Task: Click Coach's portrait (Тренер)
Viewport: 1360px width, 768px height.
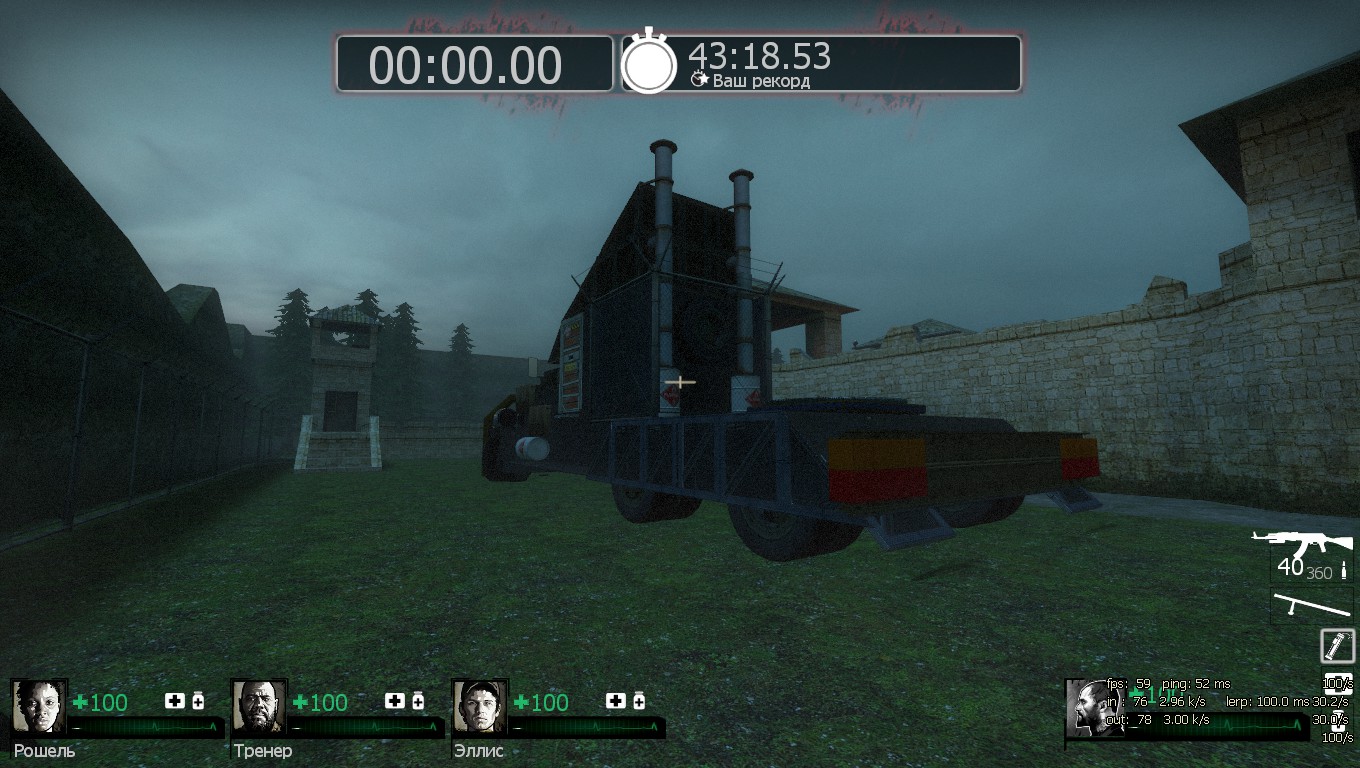Action: click(259, 707)
